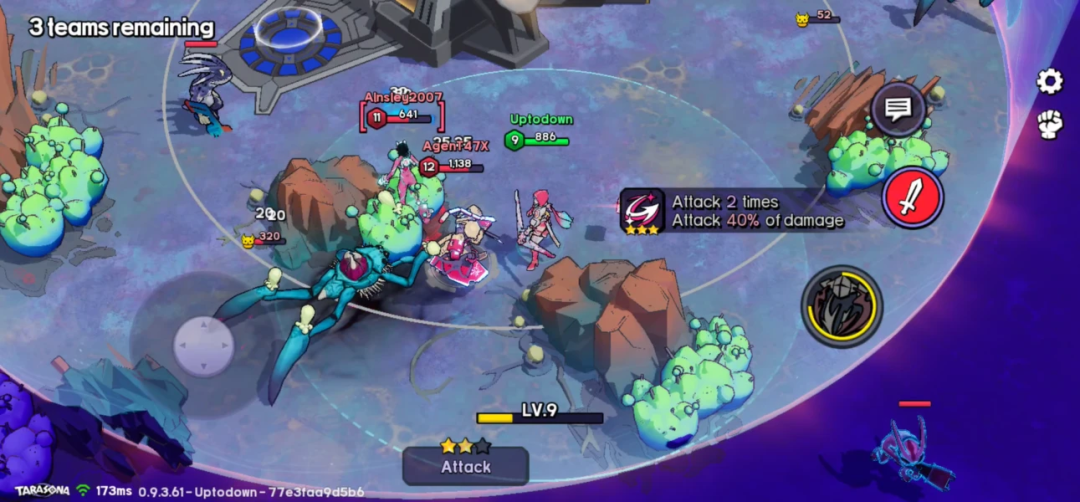
Task: Tap the raised fist emote icon
Action: pyautogui.click(x=1049, y=125)
